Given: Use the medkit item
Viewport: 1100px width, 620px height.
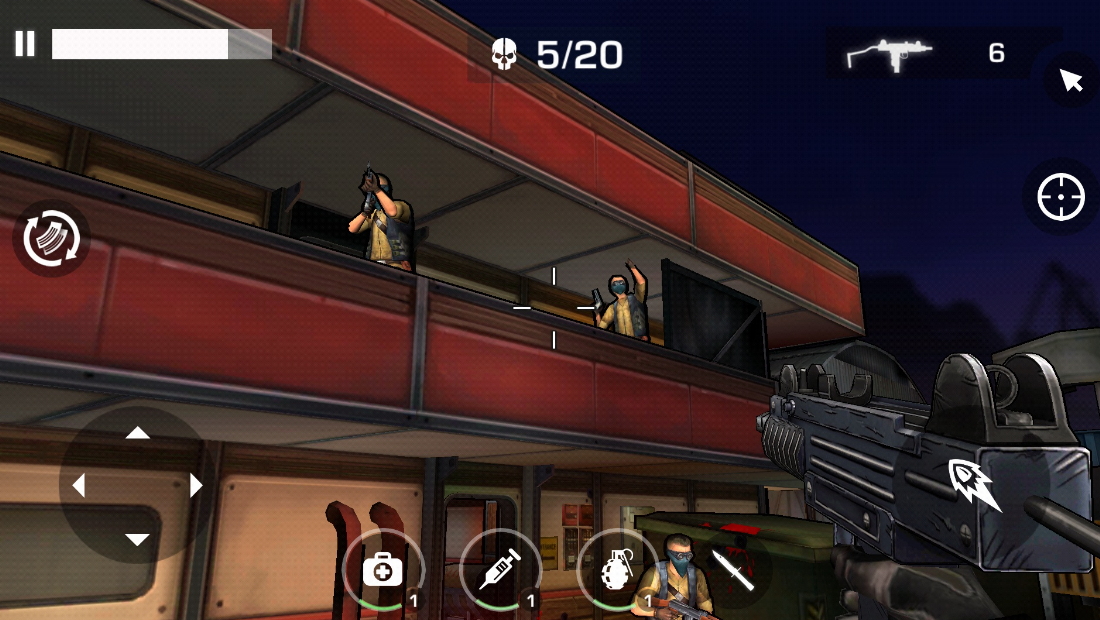Looking at the screenshot, I should 382,570.
